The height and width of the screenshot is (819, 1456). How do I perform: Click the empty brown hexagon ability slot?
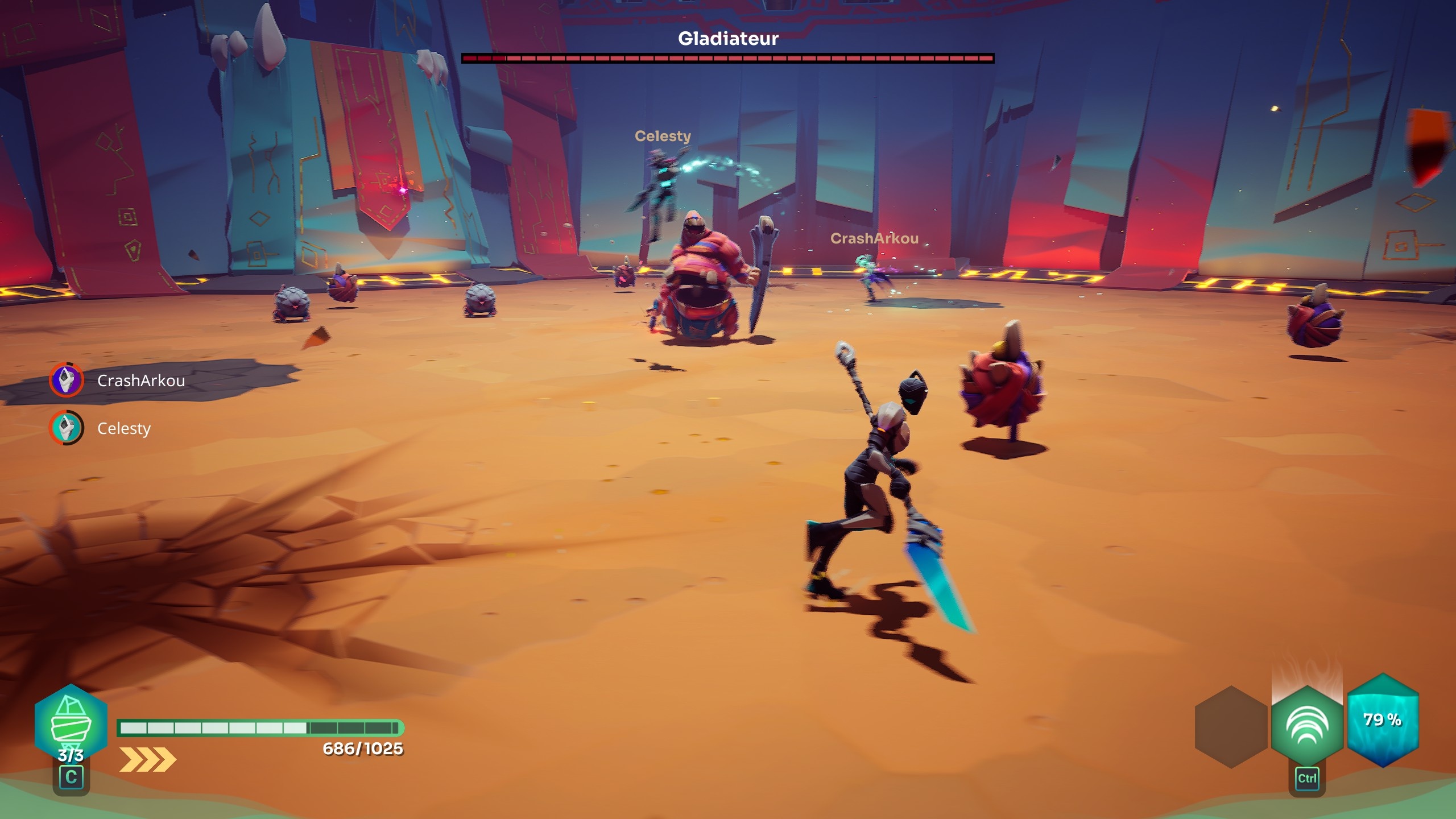coord(1231,727)
